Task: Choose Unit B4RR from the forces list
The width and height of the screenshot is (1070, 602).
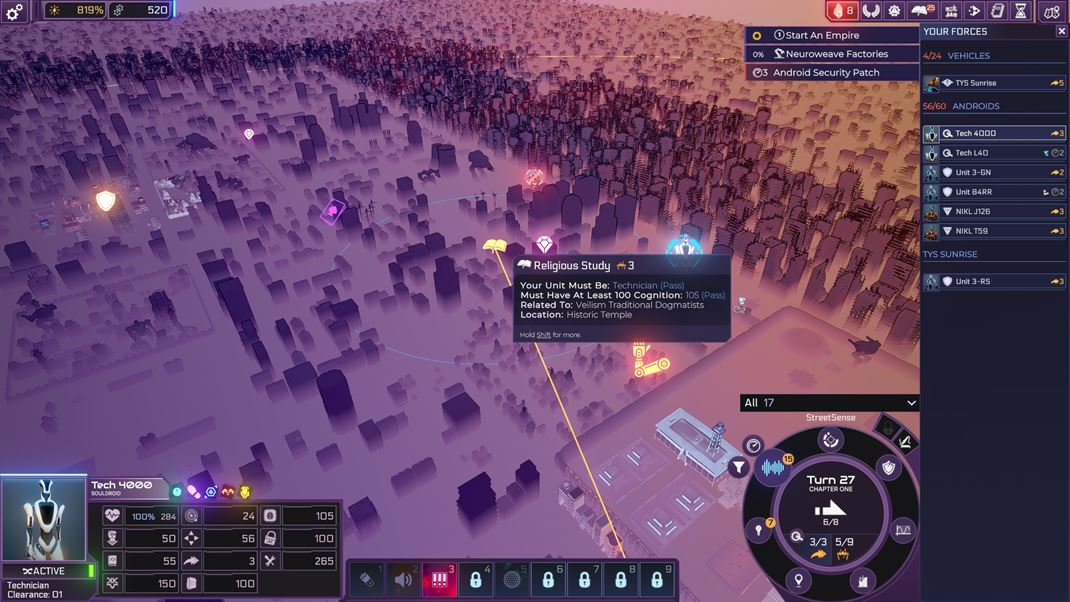Action: (994, 192)
